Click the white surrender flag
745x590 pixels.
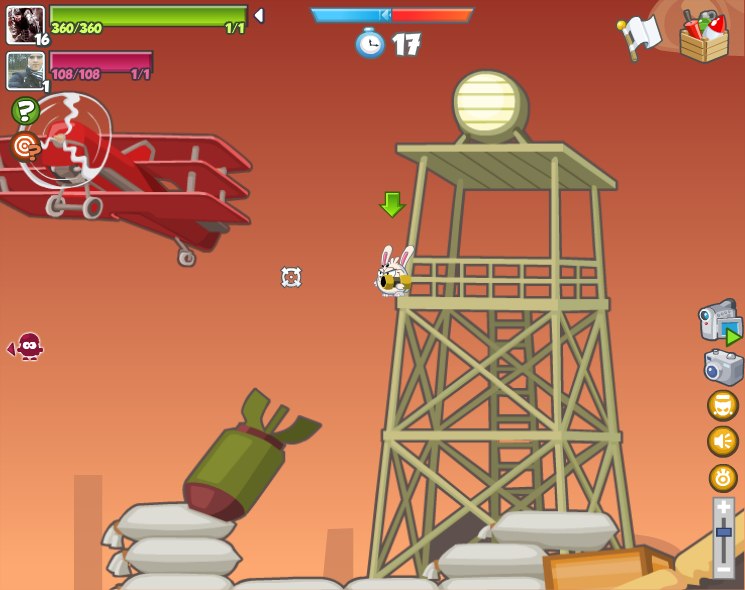tap(639, 37)
